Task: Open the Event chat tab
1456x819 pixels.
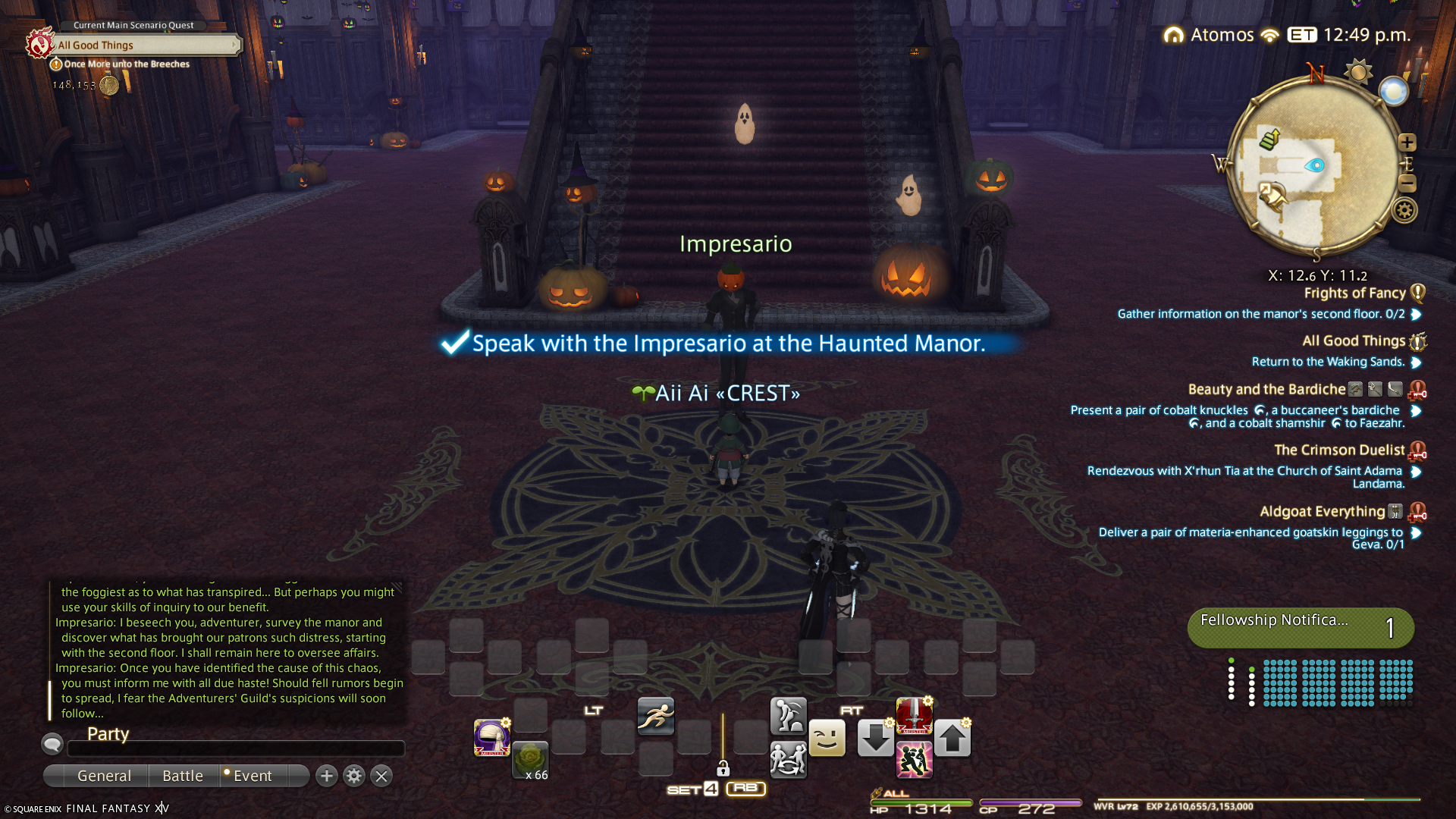Action: [253, 776]
